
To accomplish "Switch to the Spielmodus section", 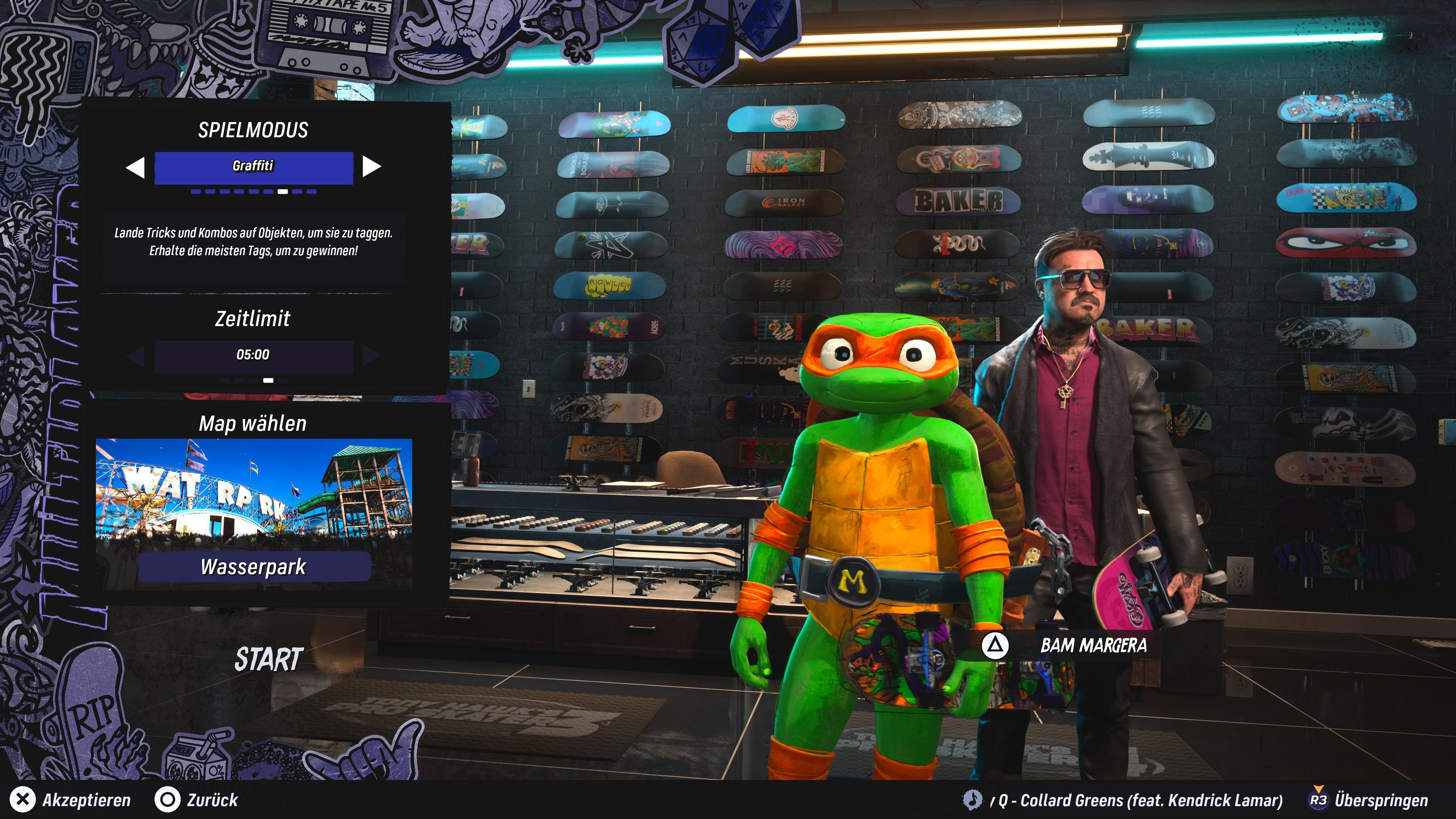I will 253,130.
